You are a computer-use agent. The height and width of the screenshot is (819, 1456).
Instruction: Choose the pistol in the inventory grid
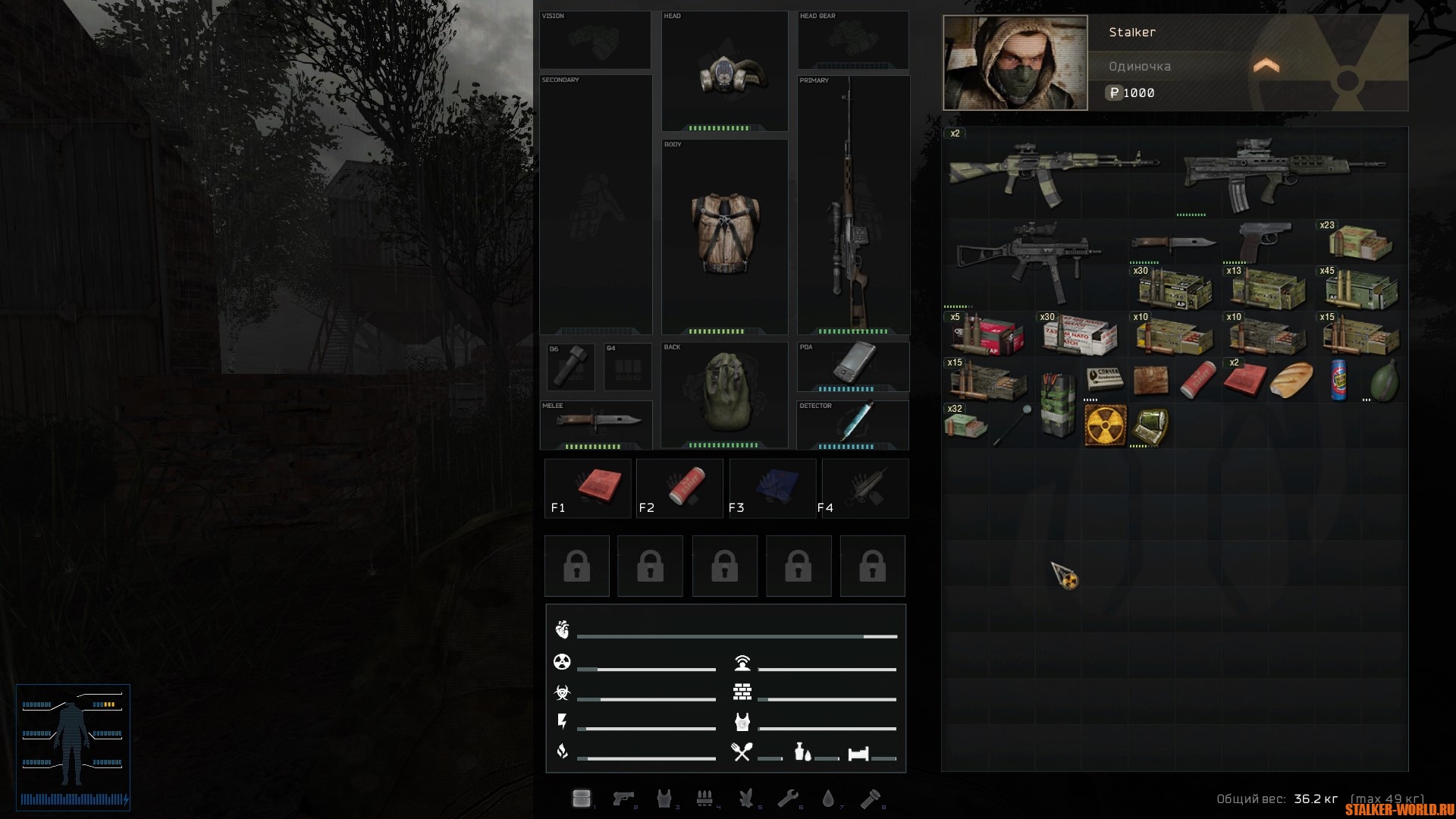pos(1263,243)
